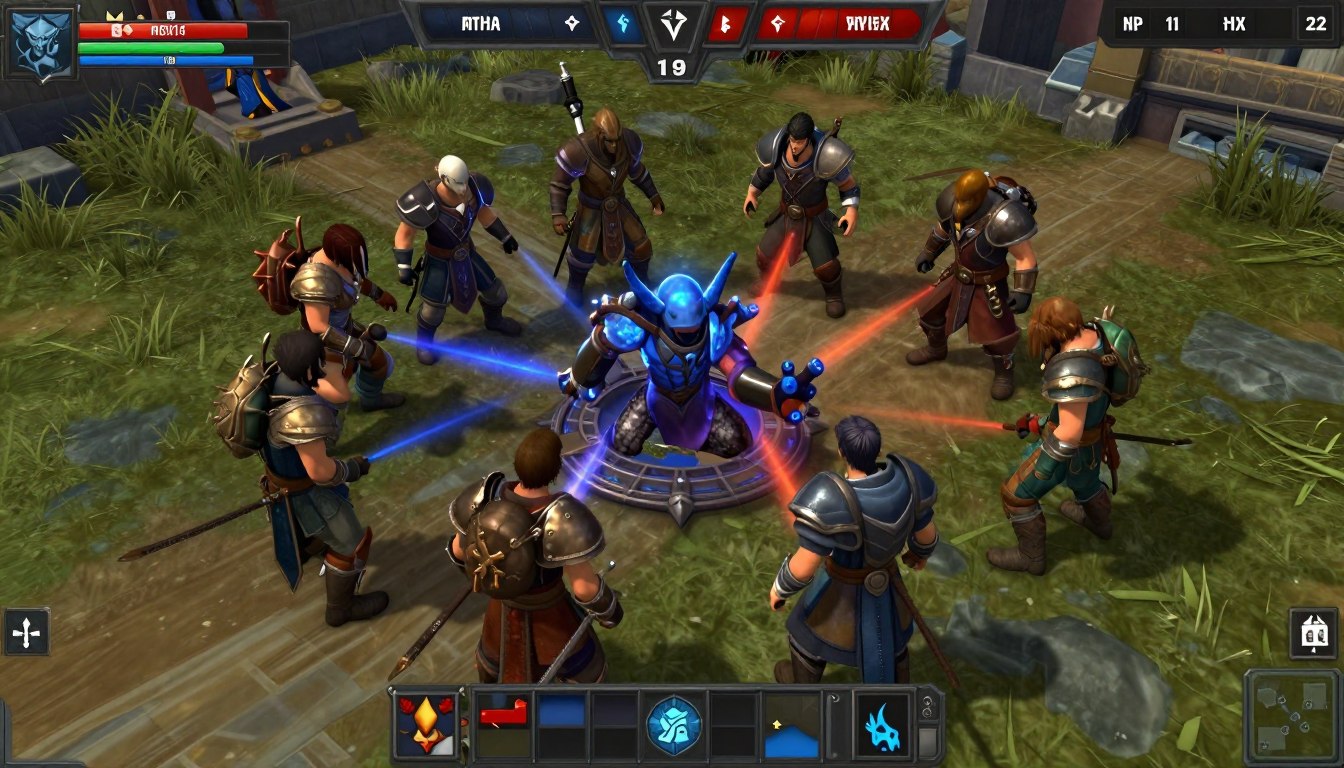Select the MTHA blue team tab

(x=482, y=23)
